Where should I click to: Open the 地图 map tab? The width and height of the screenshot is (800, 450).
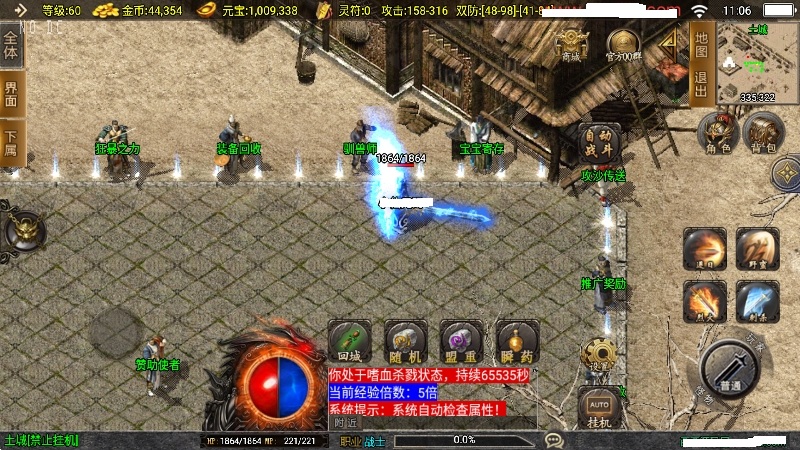701,45
